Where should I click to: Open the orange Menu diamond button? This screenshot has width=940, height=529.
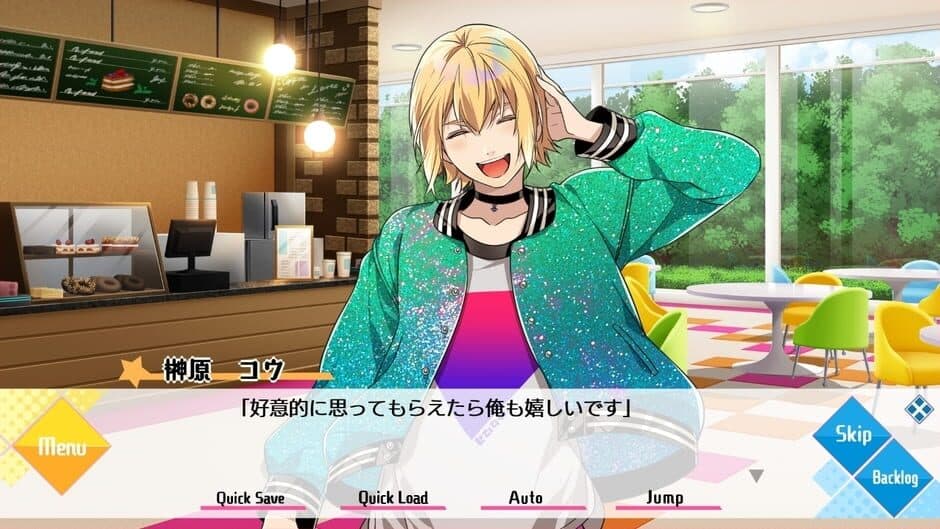coord(59,446)
